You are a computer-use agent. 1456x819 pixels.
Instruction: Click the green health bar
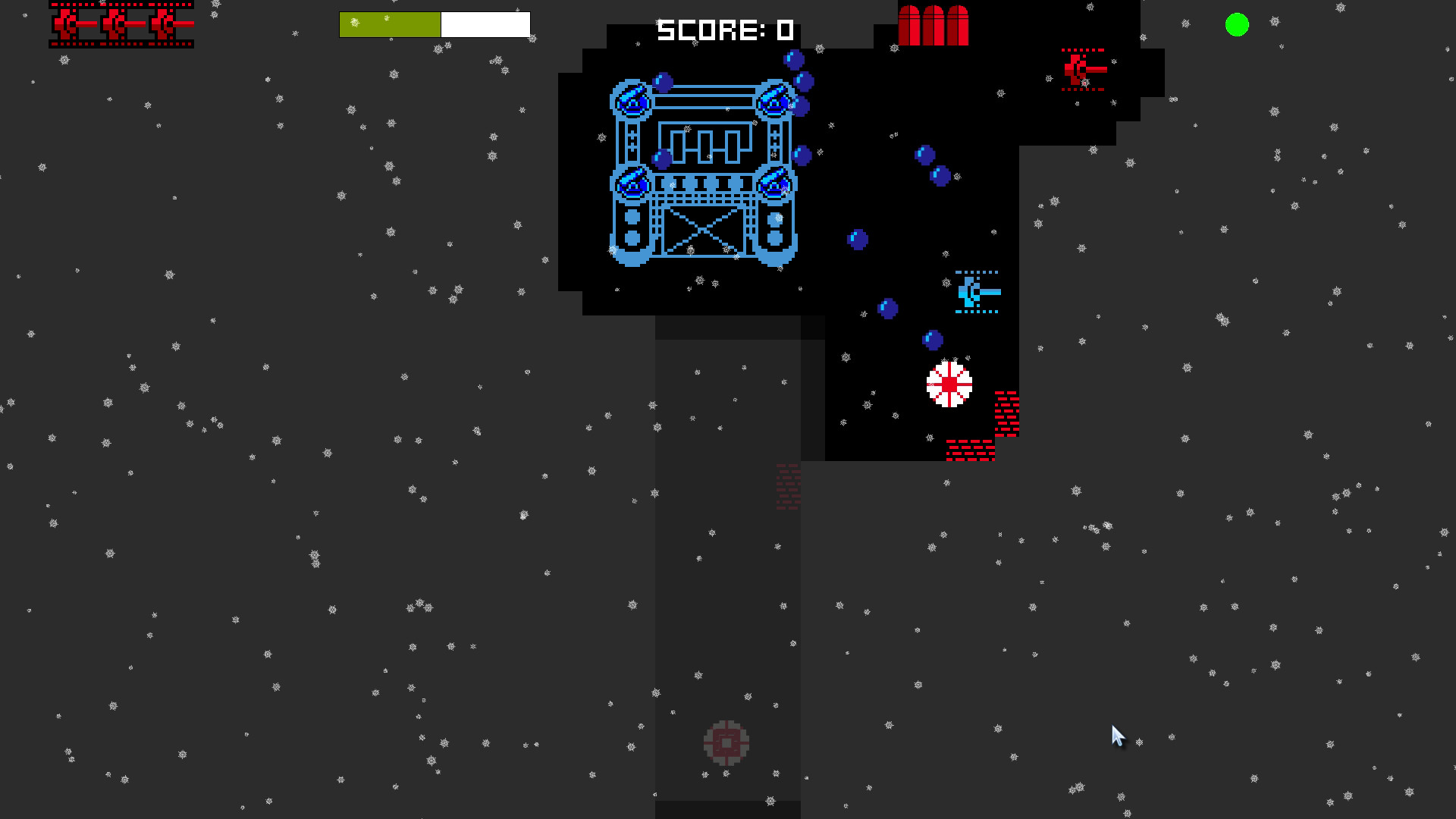391,24
